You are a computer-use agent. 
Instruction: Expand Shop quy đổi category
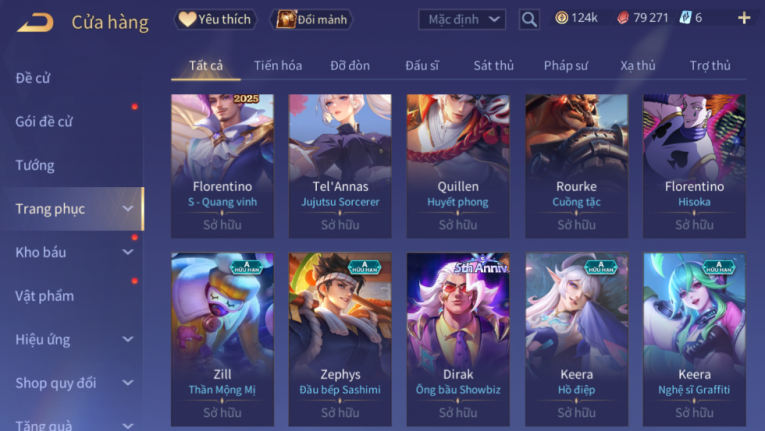[x=70, y=383]
